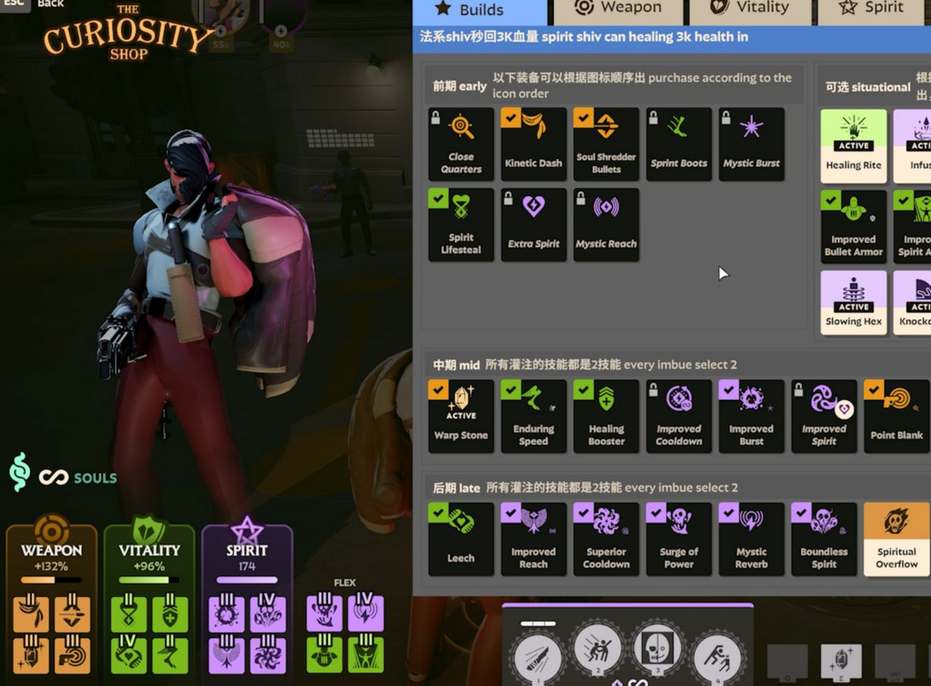Select the Spiritual Overflow item
Image resolution: width=931 pixels, height=686 pixels.
[x=897, y=539]
